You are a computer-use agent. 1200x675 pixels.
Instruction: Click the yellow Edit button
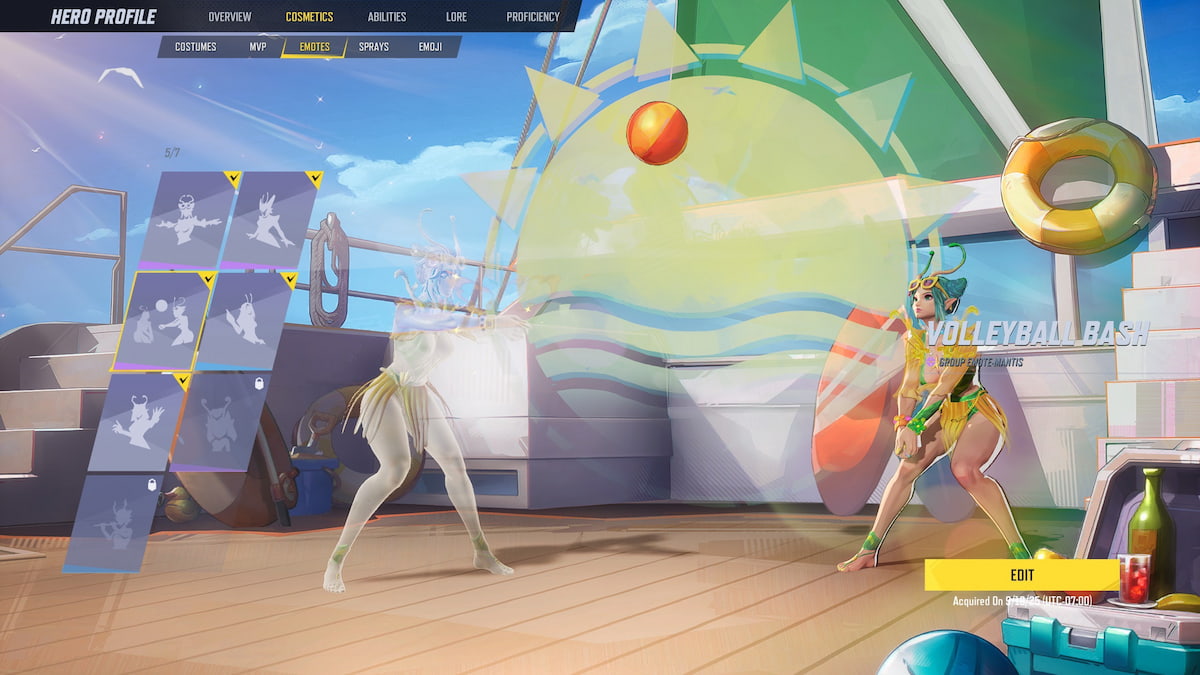(x=1021, y=575)
